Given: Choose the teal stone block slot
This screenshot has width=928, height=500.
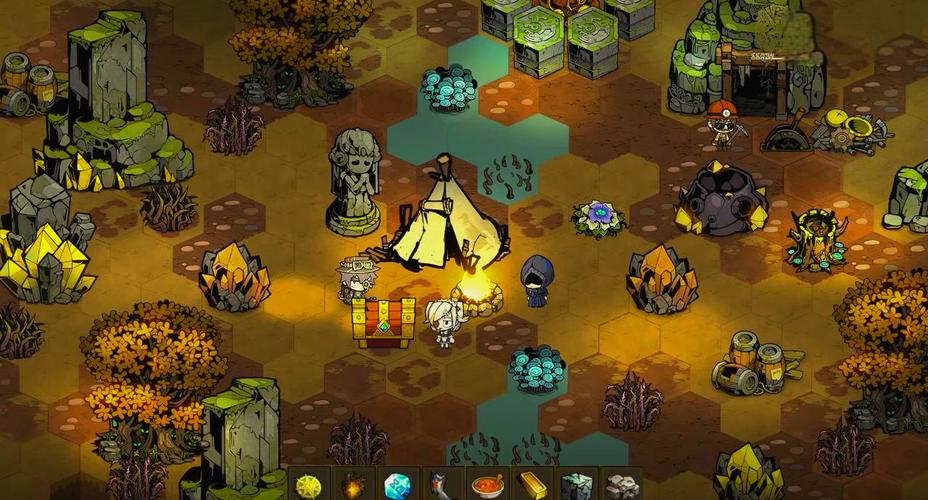Looking at the screenshot, I should (574, 485).
